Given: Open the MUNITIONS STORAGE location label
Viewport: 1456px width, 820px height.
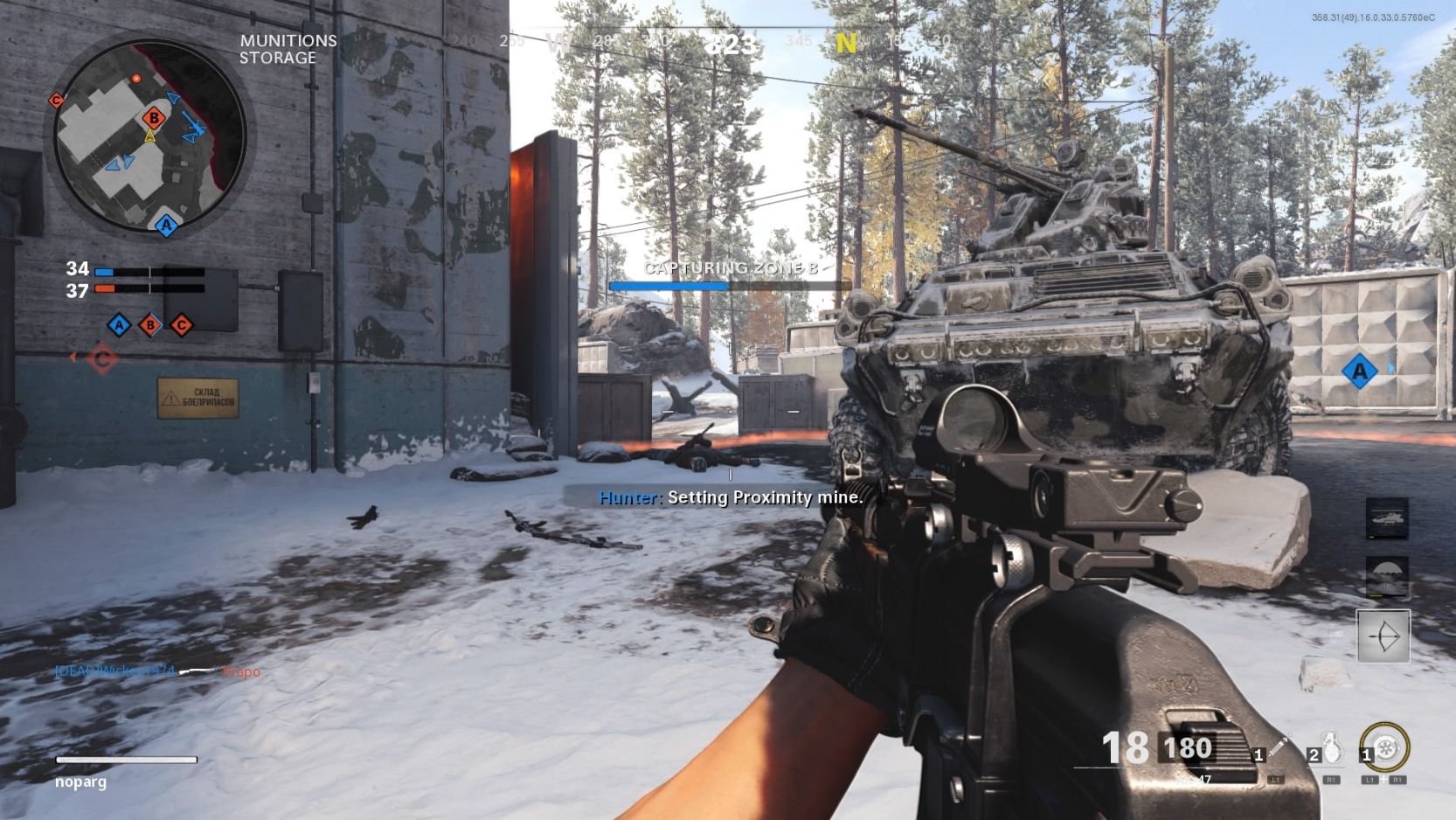Looking at the screenshot, I should (x=288, y=49).
